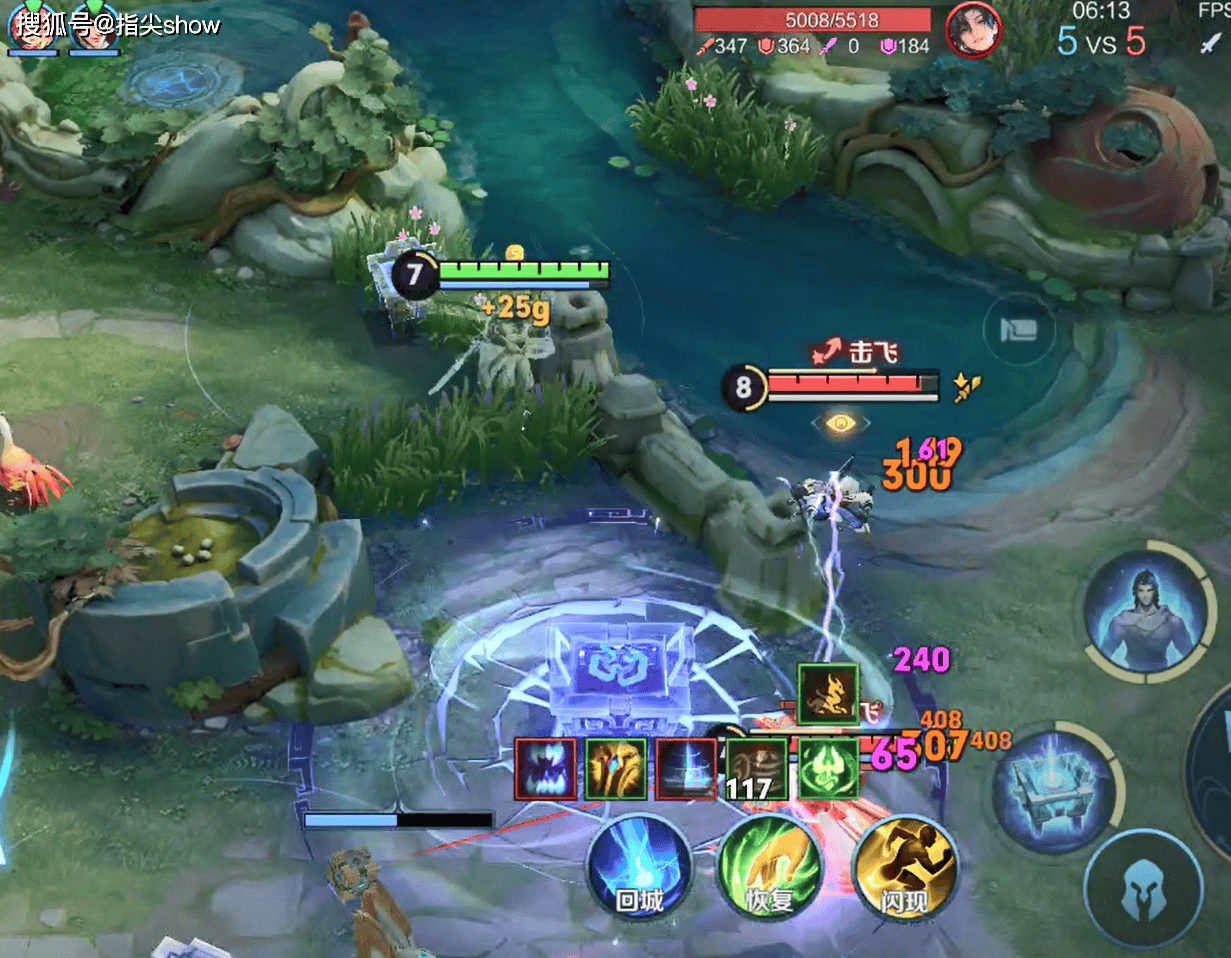Tap the 回城 recall button
The width and height of the screenshot is (1231, 958).
(x=639, y=866)
